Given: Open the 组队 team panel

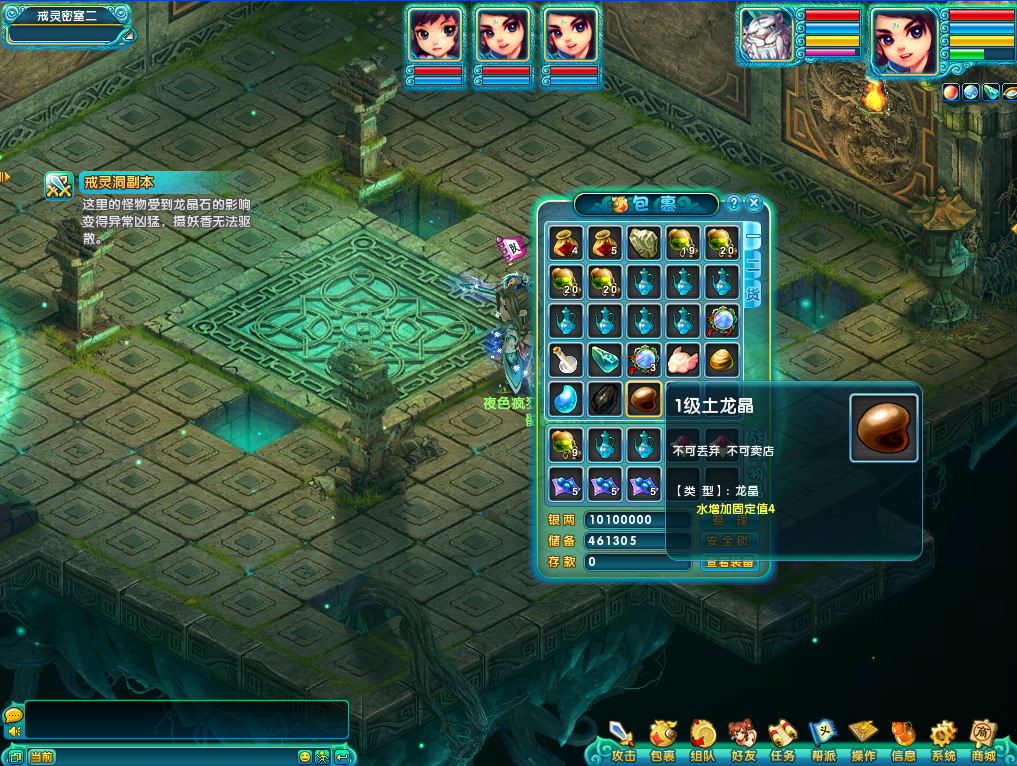Looking at the screenshot, I should tap(702, 741).
